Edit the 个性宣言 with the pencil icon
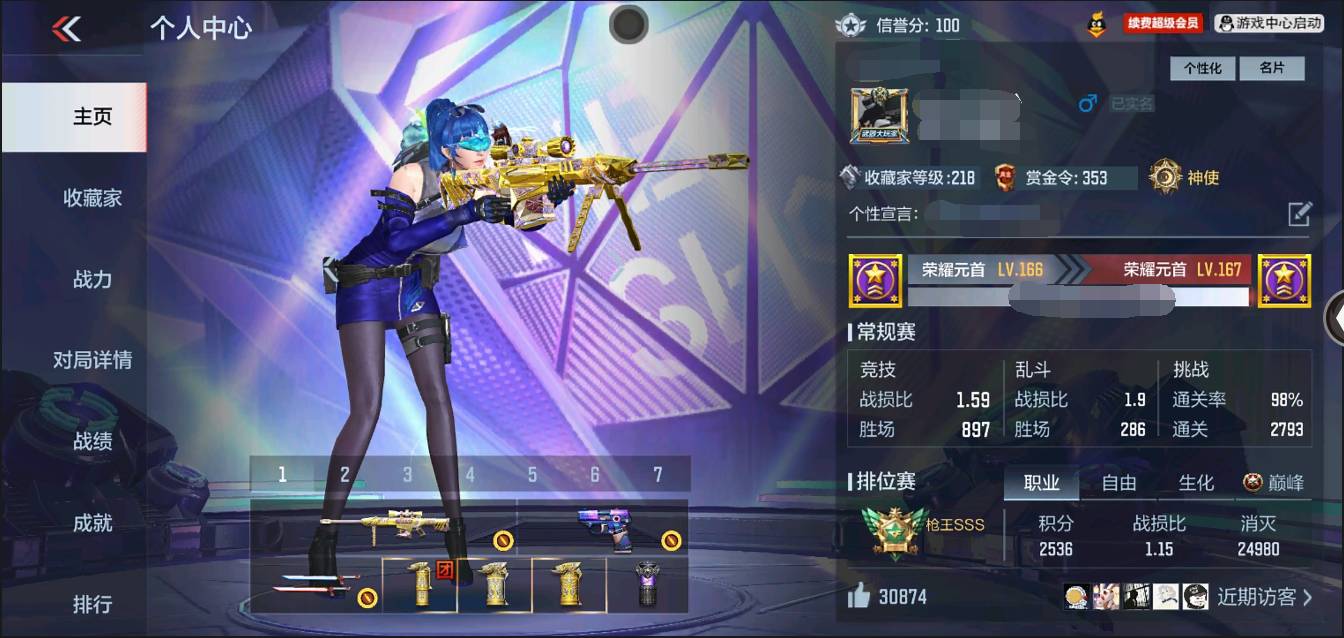 click(x=1298, y=213)
